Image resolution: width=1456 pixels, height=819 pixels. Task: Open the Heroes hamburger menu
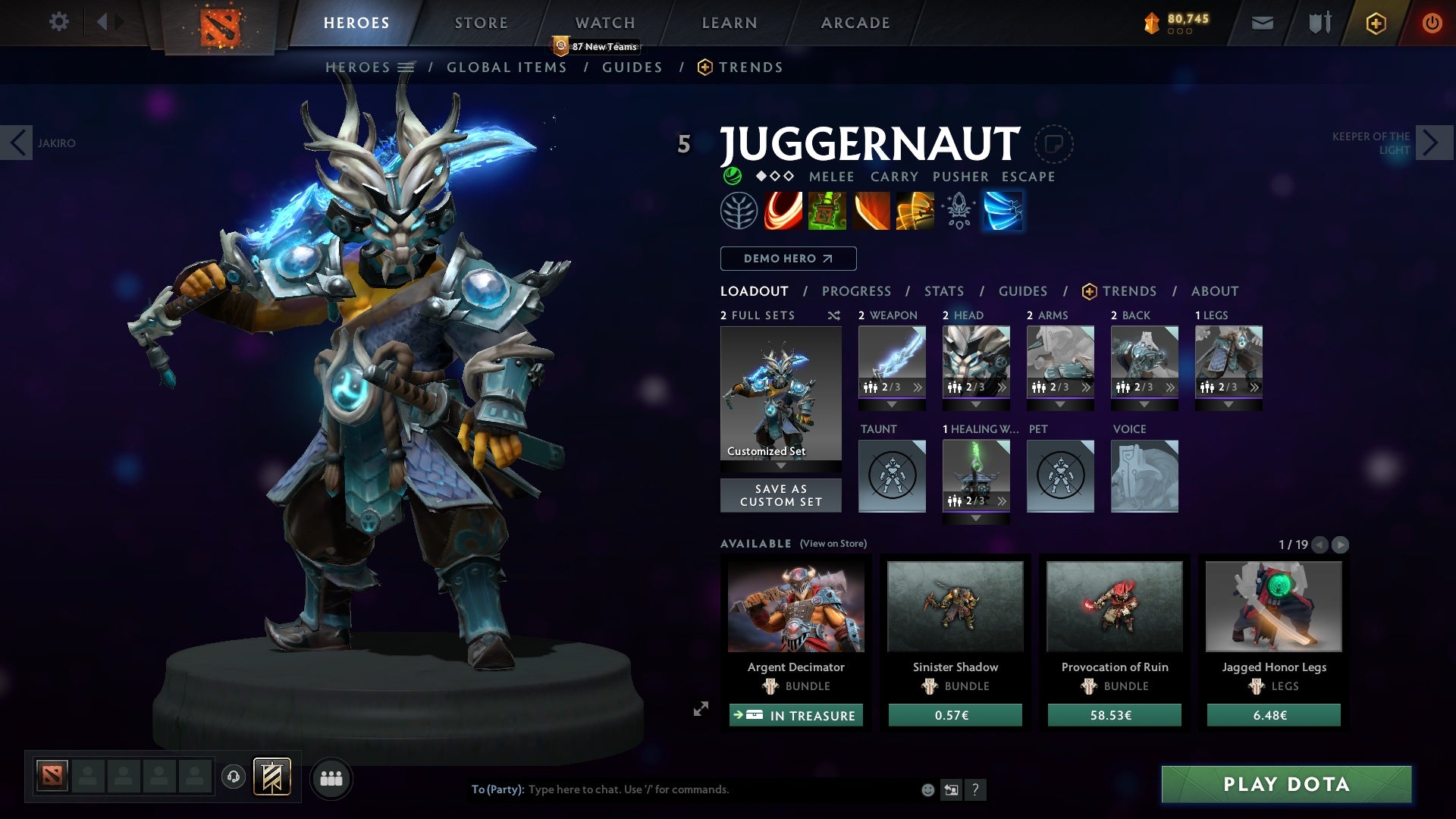[406, 67]
